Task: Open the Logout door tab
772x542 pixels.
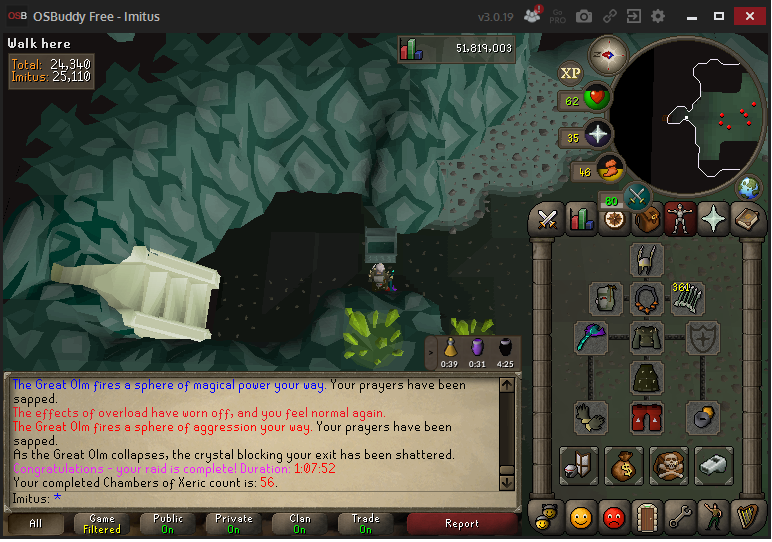Action: click(646, 516)
